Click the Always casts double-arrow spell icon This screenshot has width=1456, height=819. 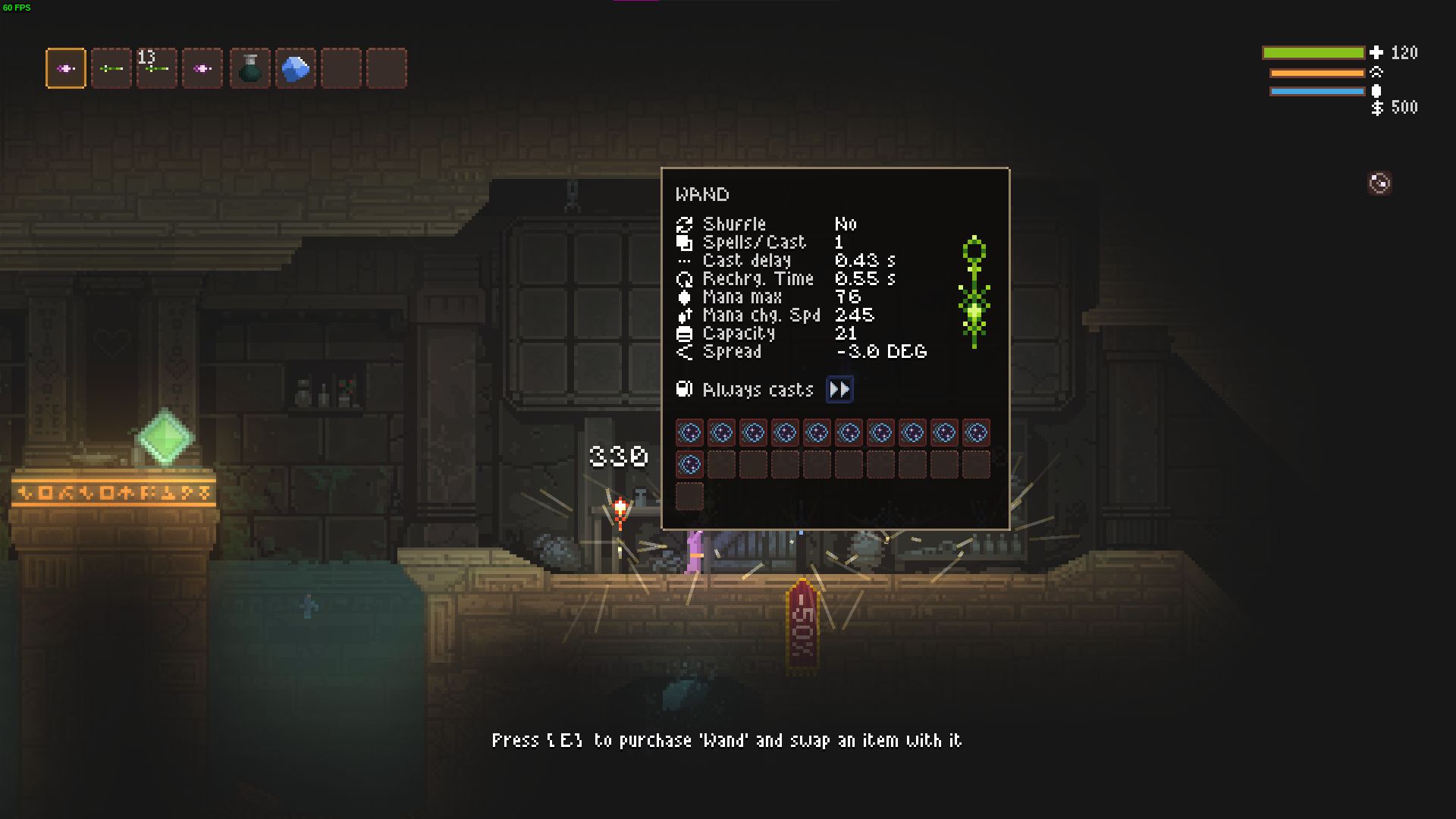pyautogui.click(x=839, y=389)
